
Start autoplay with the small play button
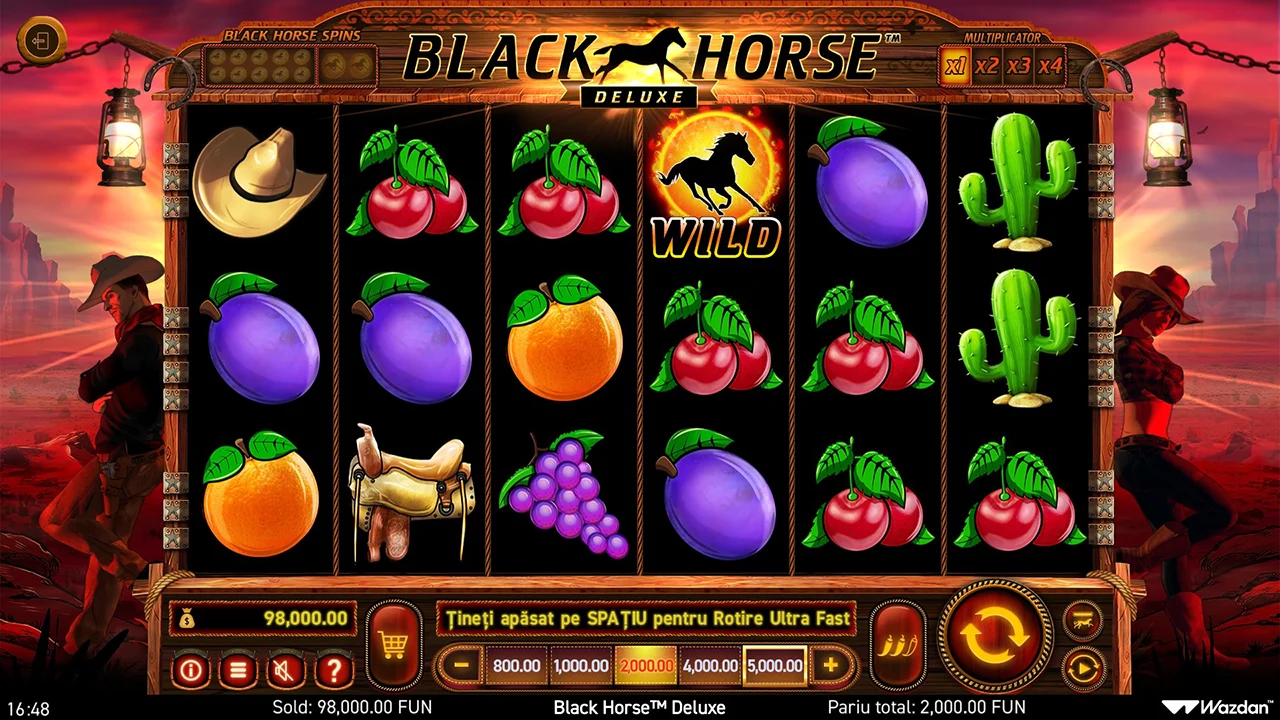(x=1082, y=667)
